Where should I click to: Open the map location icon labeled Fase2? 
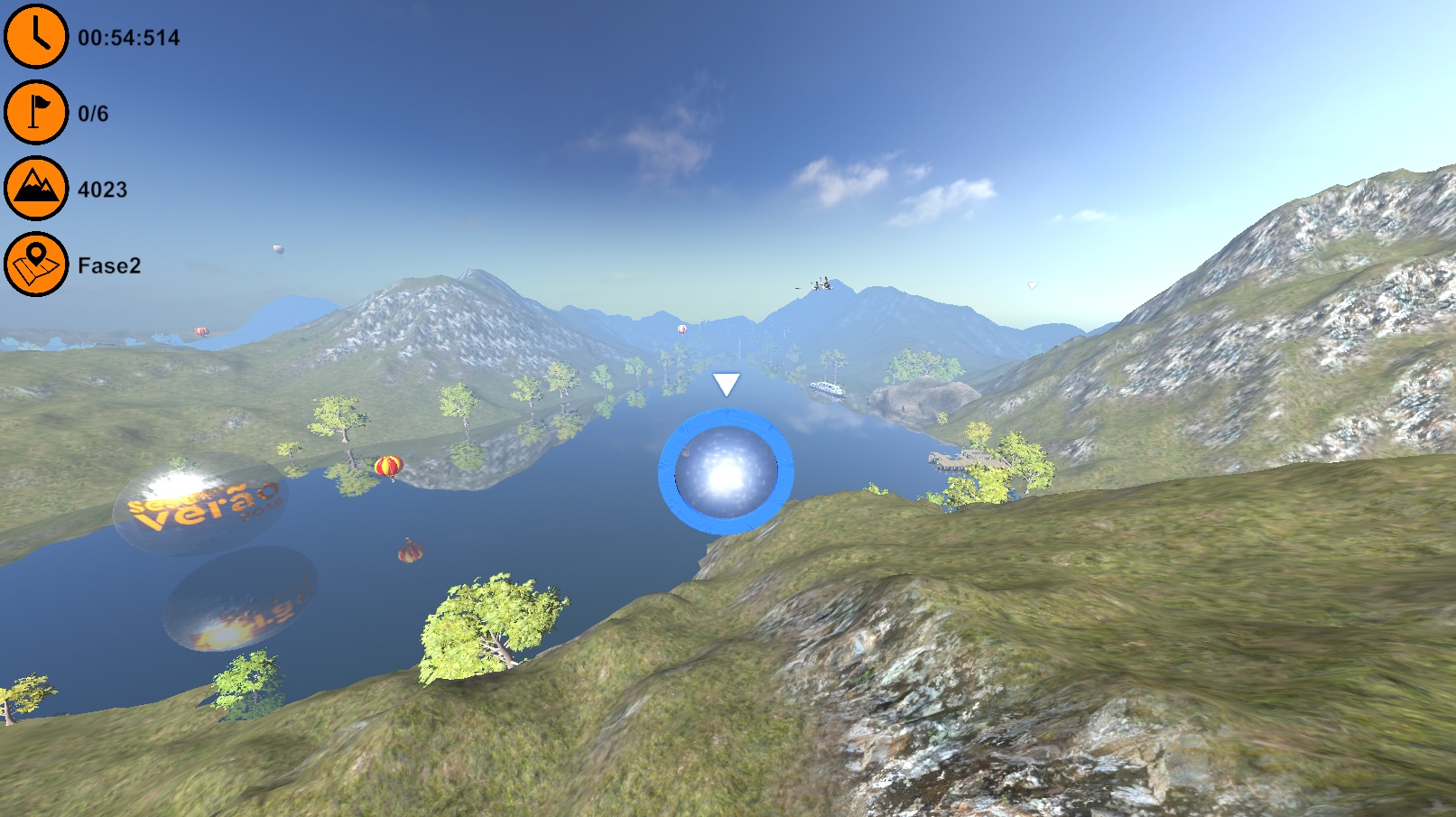tap(34, 265)
